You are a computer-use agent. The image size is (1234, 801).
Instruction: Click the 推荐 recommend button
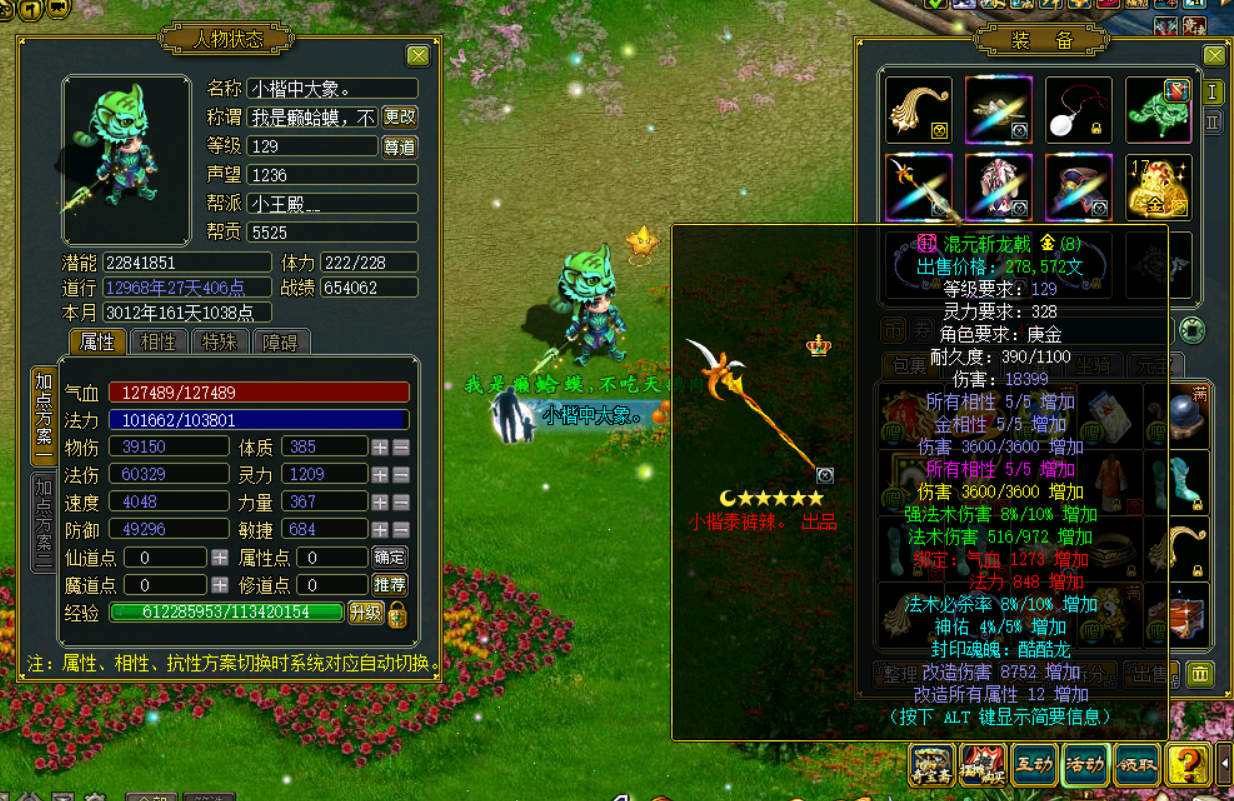pyautogui.click(x=389, y=585)
